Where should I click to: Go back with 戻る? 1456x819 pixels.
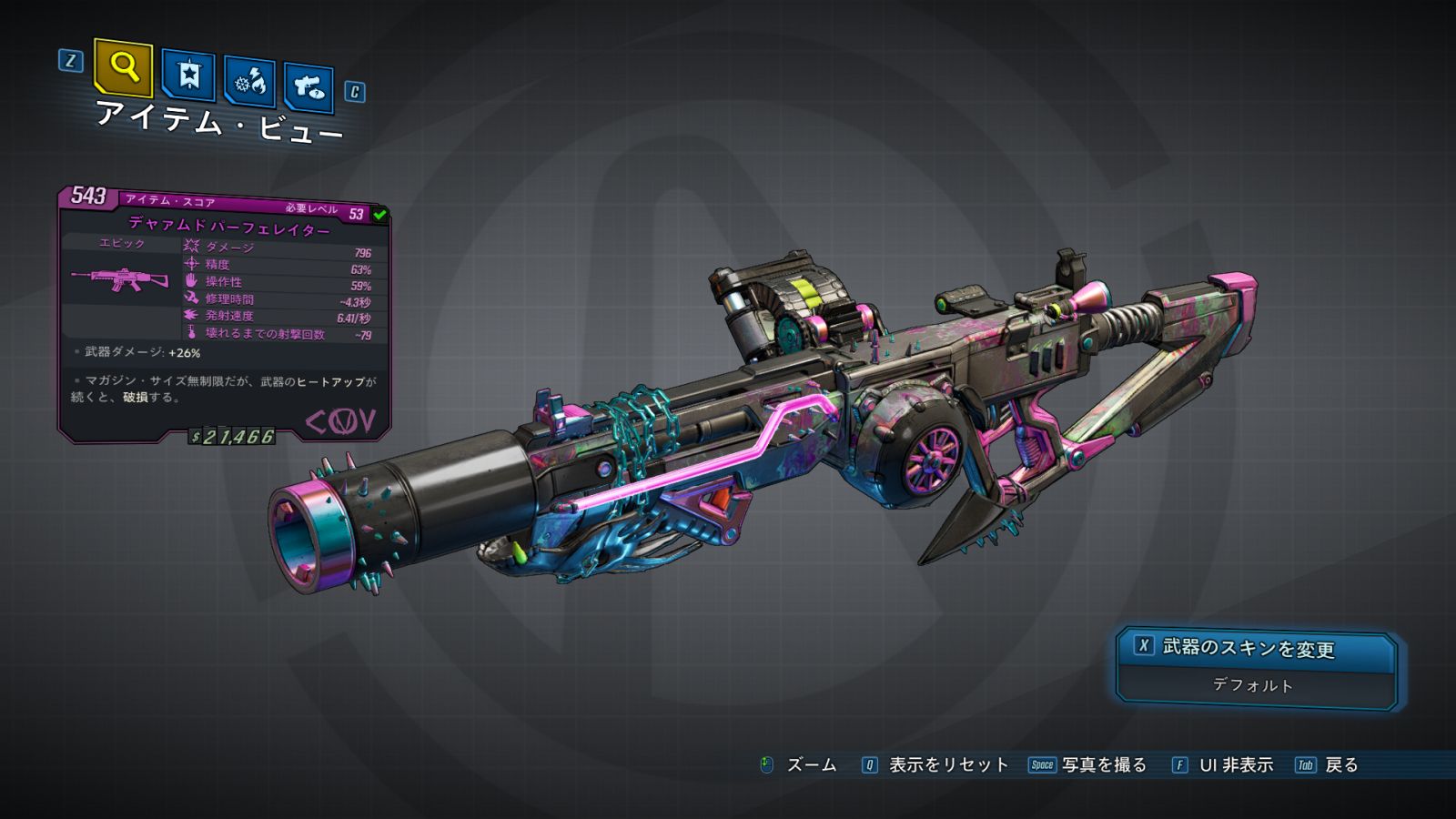(x=1328, y=765)
